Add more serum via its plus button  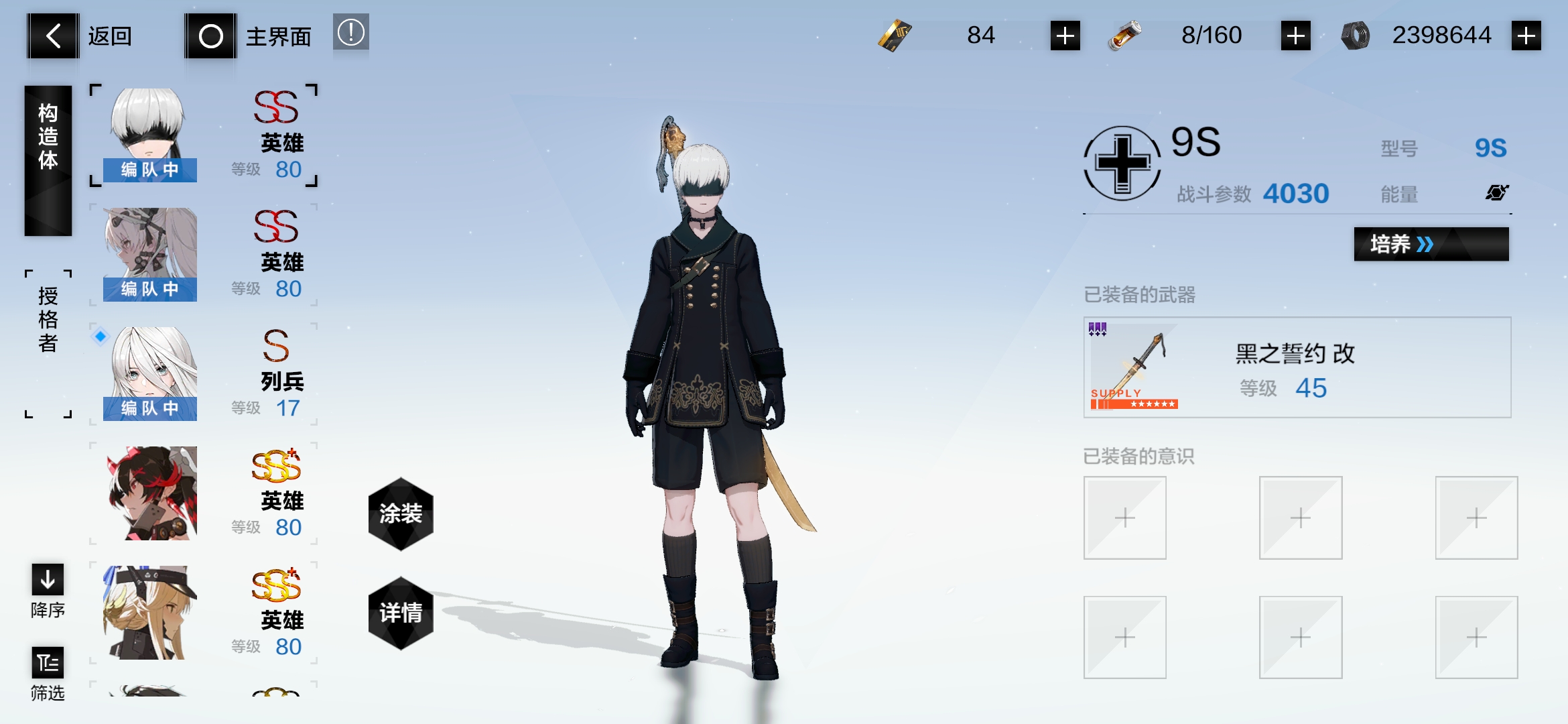[1297, 36]
